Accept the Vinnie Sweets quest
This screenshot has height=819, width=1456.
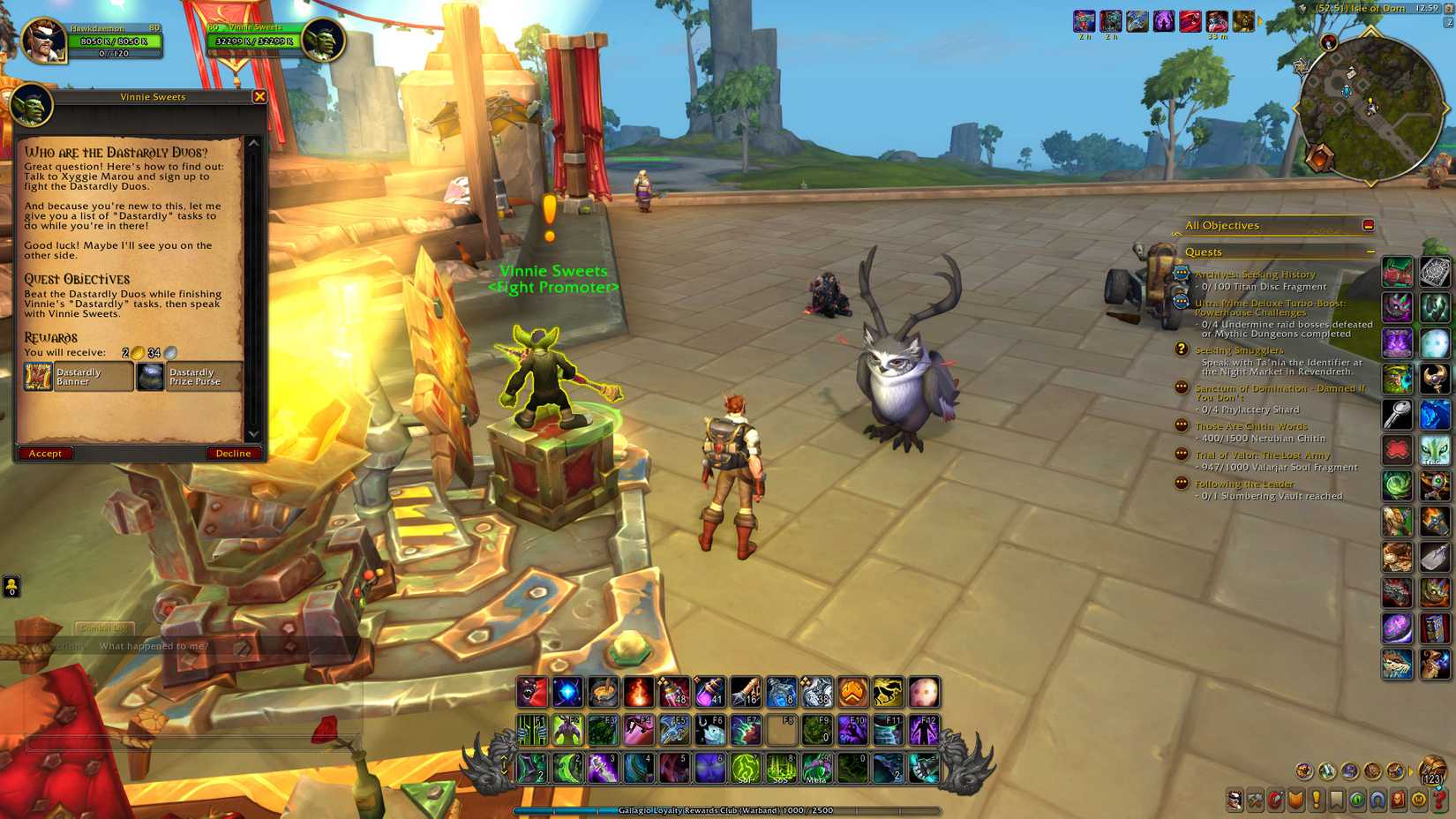pos(44,453)
